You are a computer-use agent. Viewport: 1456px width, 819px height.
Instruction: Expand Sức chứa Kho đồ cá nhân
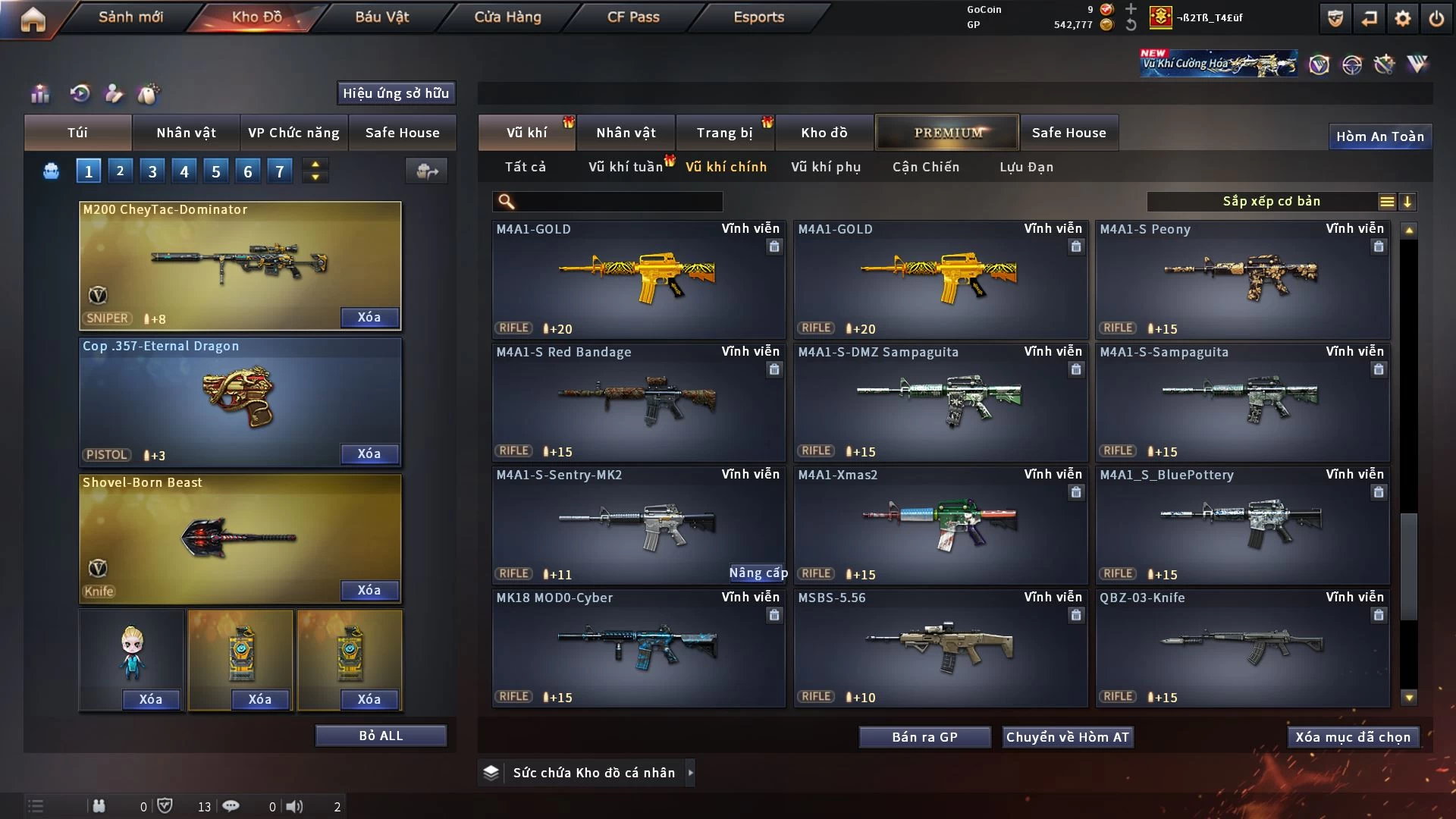click(x=689, y=773)
